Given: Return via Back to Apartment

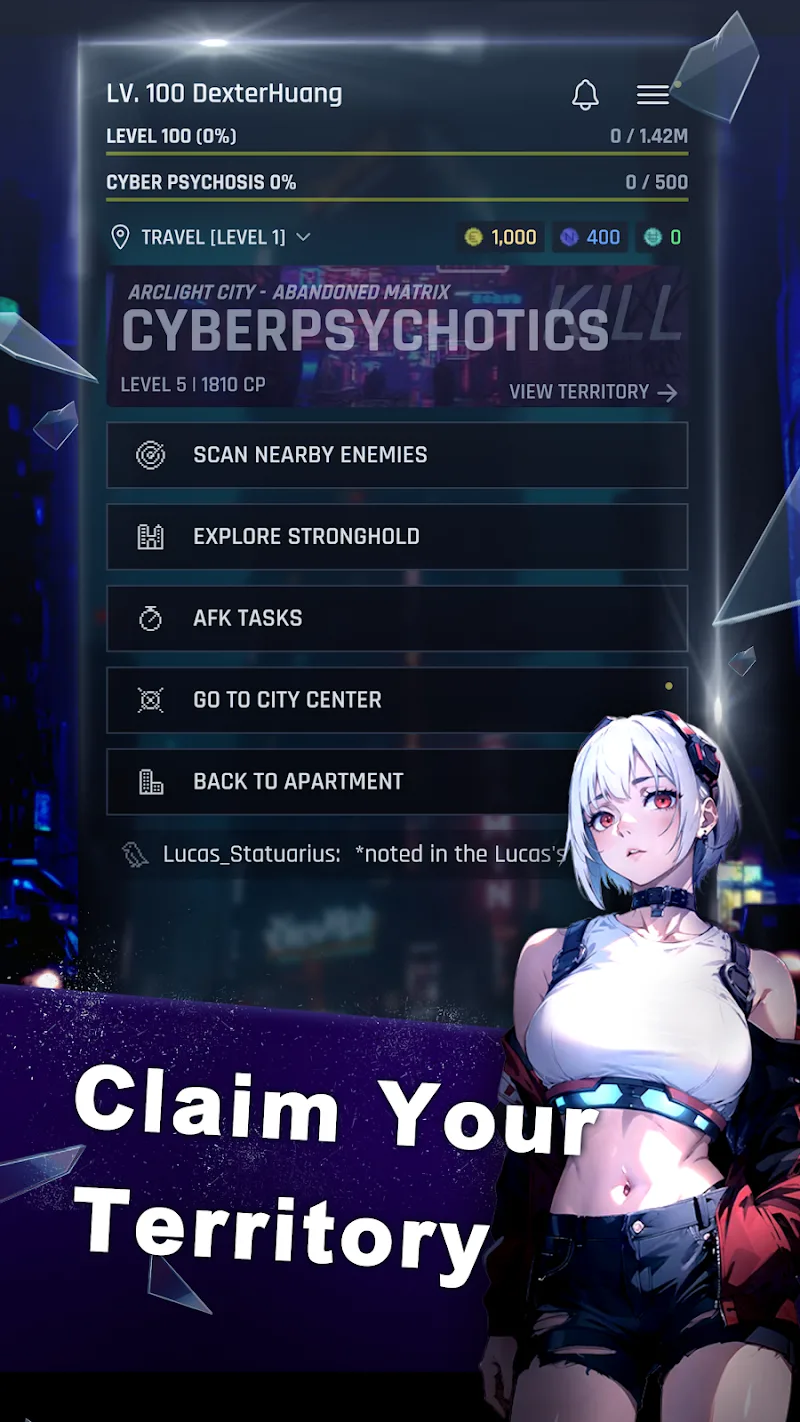Looking at the screenshot, I should click(x=340, y=782).
